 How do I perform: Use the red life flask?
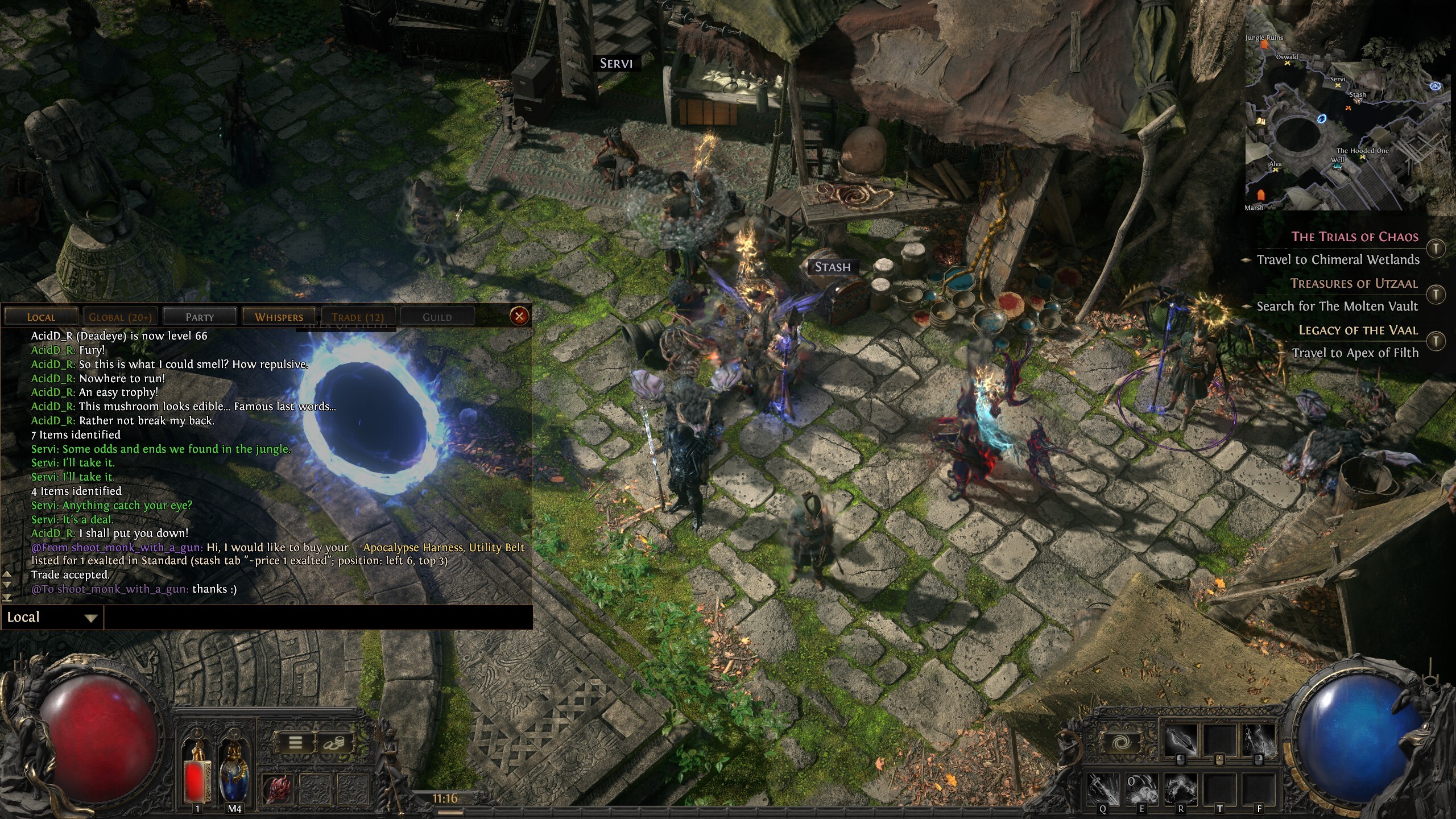coord(197,773)
